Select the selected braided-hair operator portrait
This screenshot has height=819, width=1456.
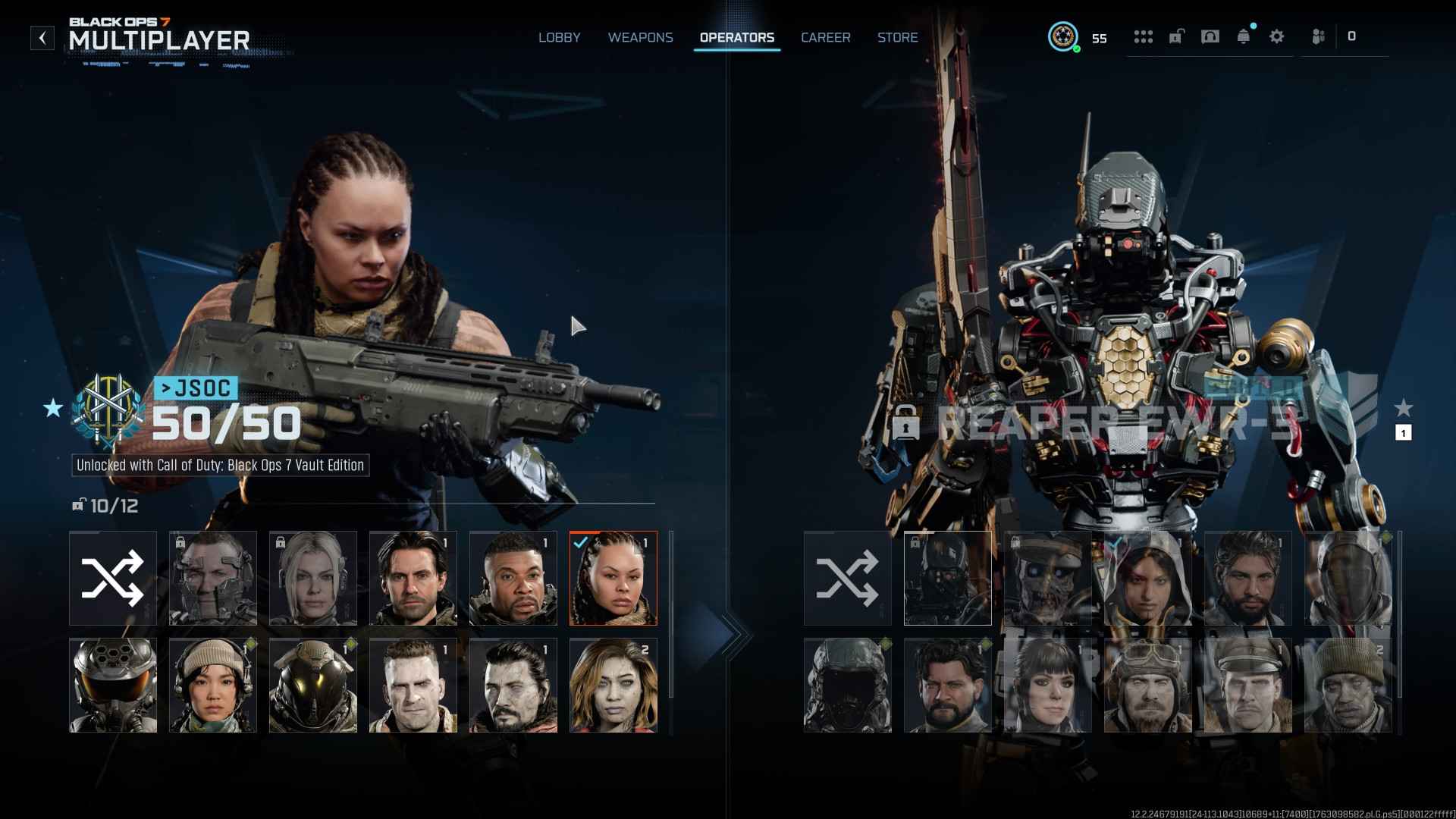point(613,578)
